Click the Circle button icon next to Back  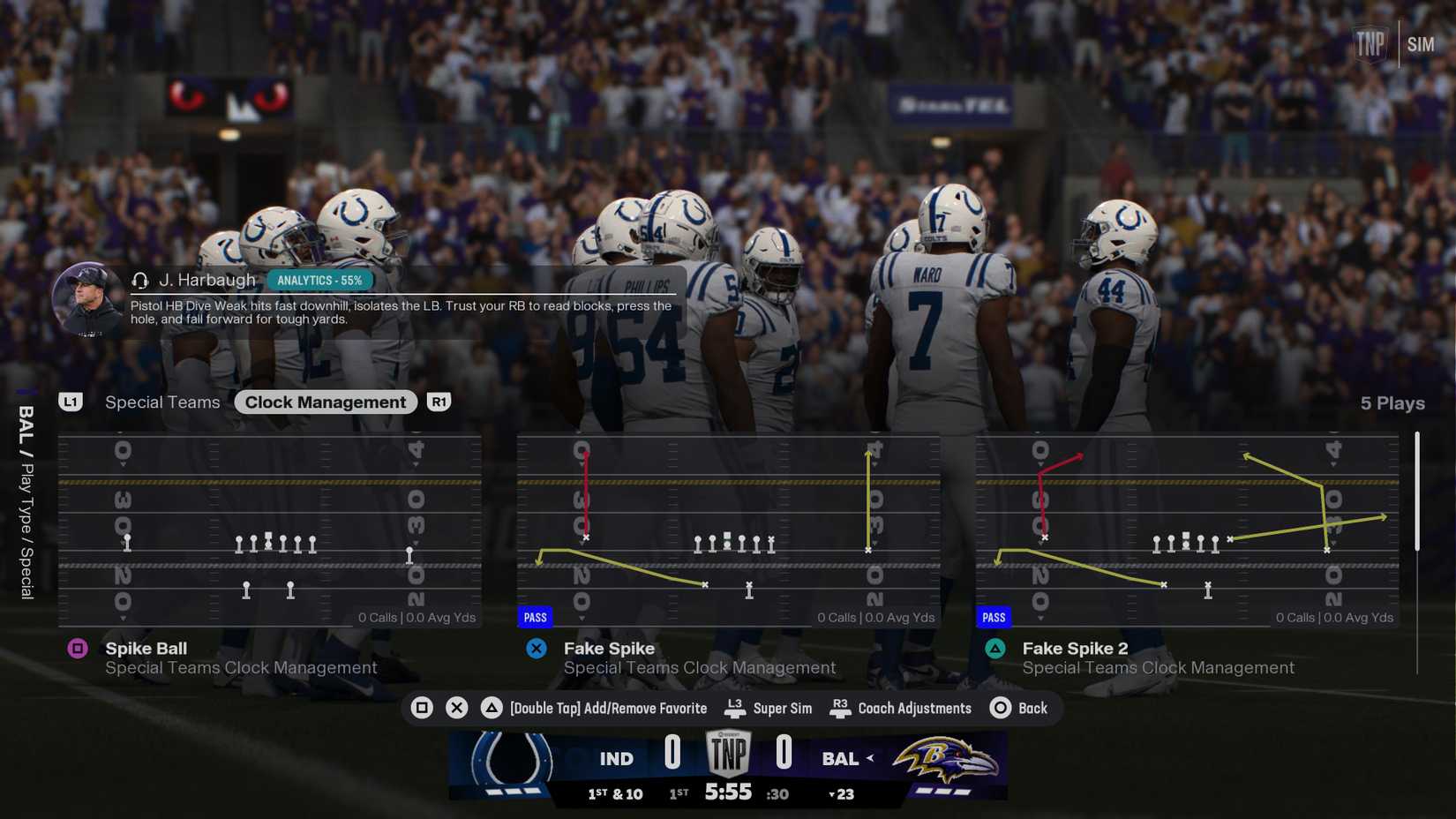[1000, 707]
